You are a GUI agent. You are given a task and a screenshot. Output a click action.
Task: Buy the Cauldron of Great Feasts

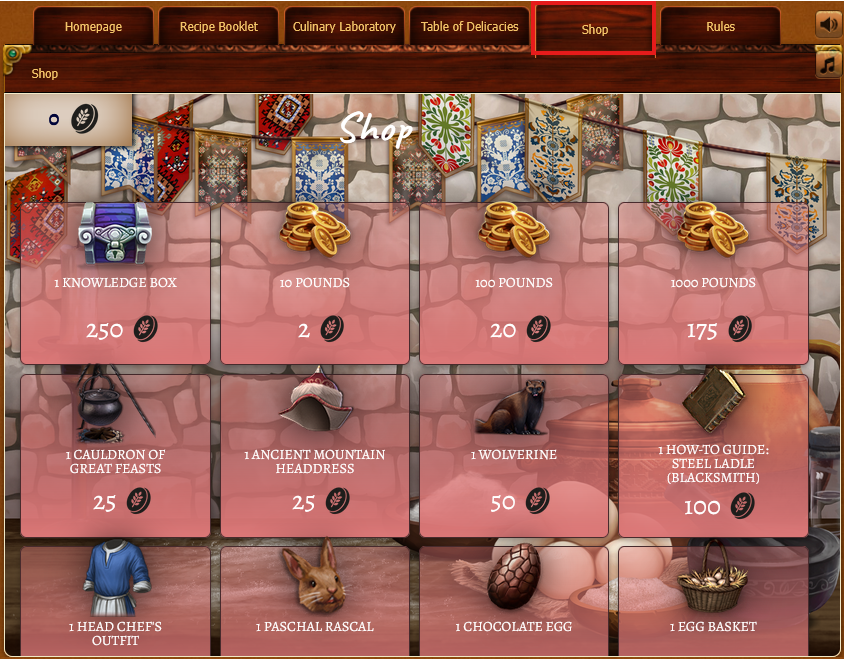(115, 456)
